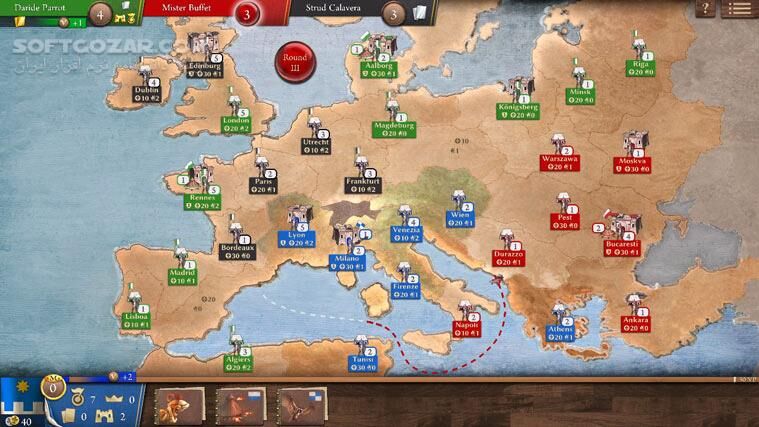Click the red Round III token
The image size is (759, 427).
(x=295, y=60)
